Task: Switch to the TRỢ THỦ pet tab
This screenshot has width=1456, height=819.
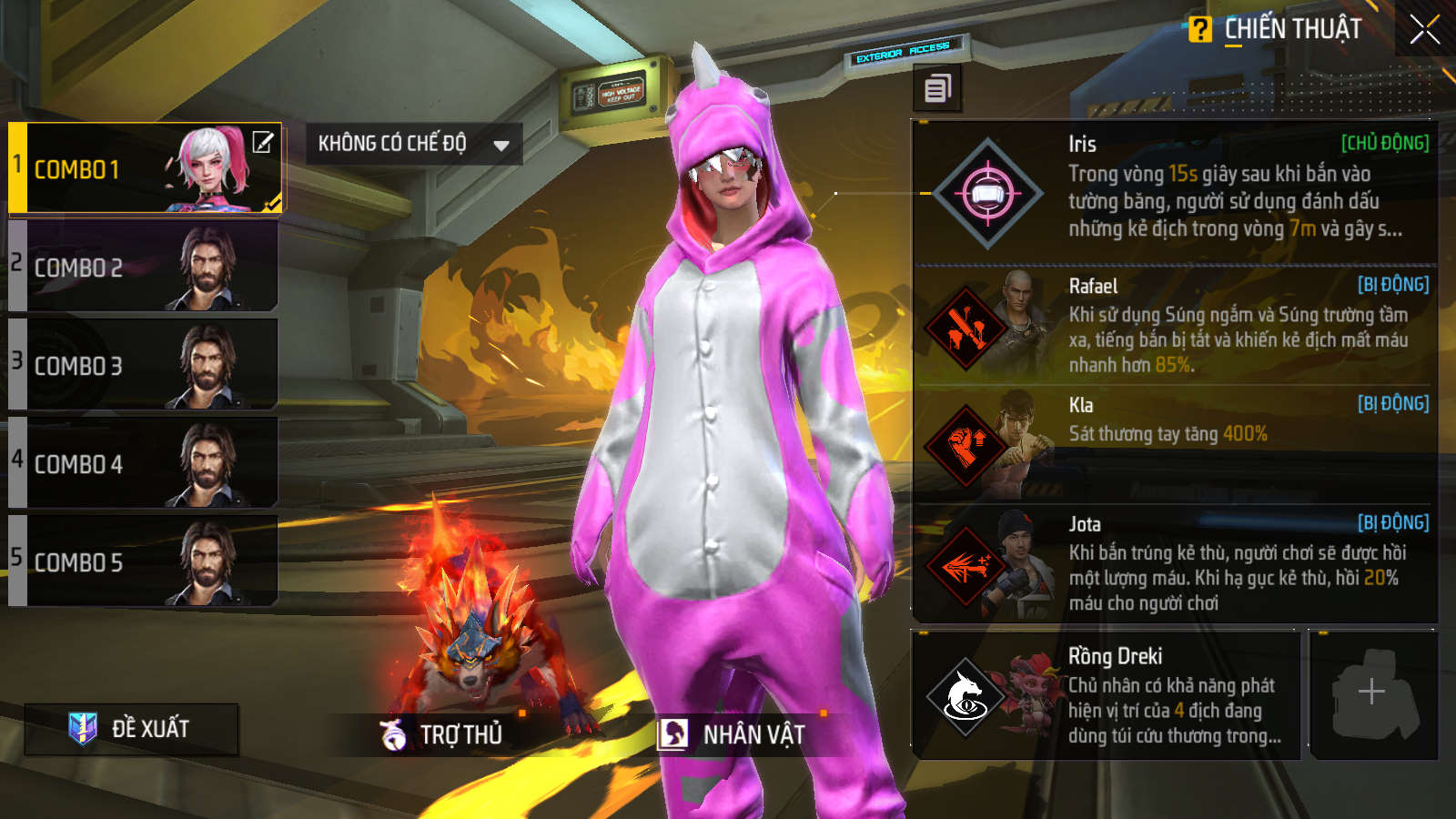Action: pyautogui.click(x=443, y=734)
